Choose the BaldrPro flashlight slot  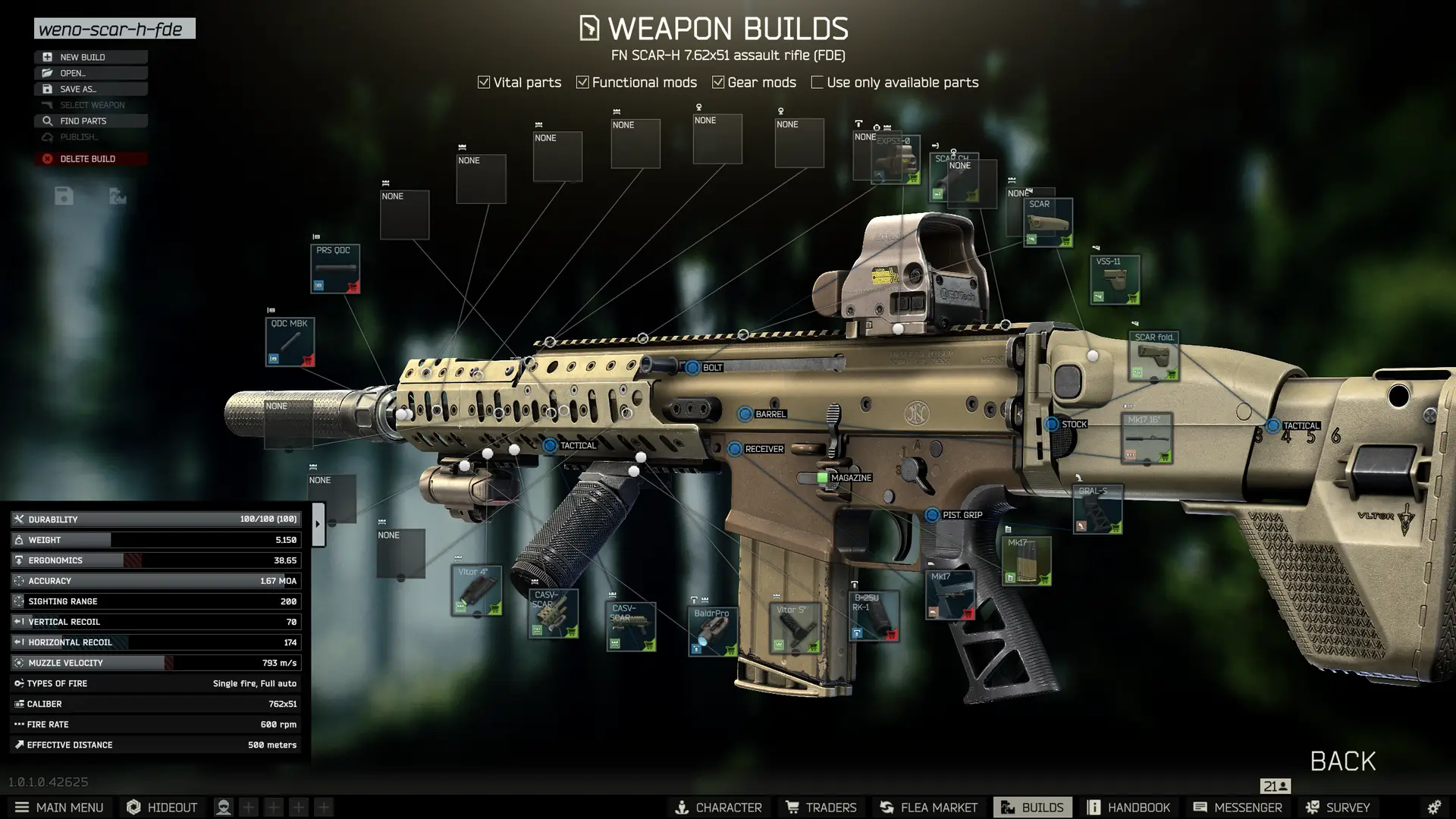(713, 631)
